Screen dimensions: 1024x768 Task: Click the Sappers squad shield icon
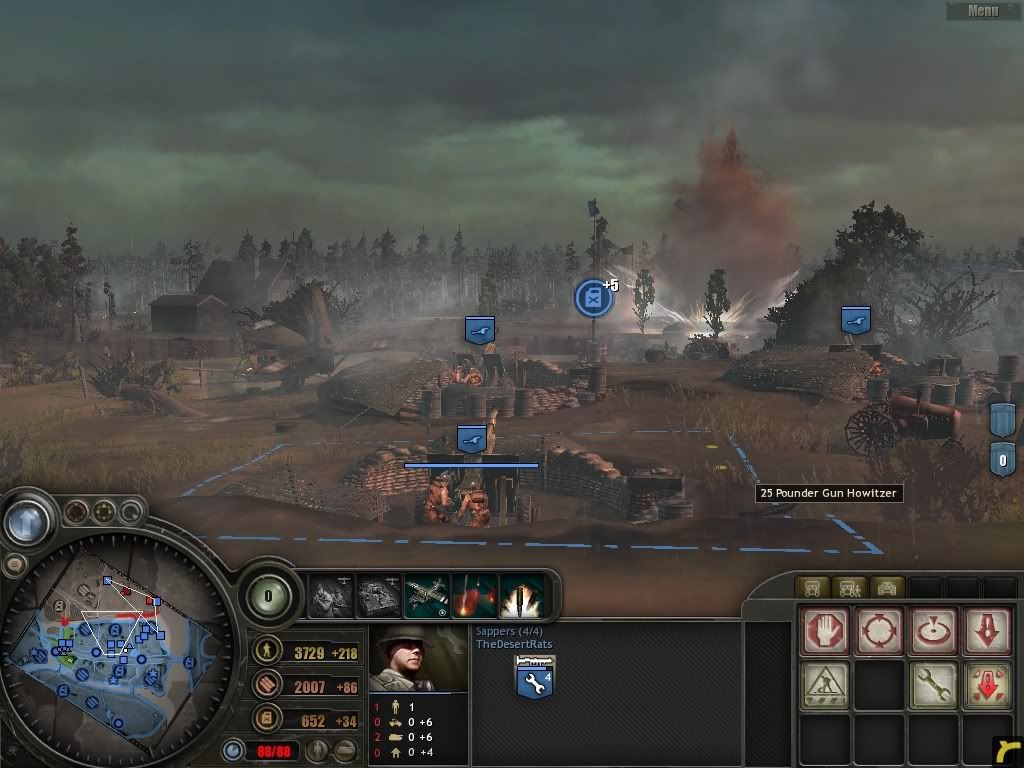[x=535, y=679]
